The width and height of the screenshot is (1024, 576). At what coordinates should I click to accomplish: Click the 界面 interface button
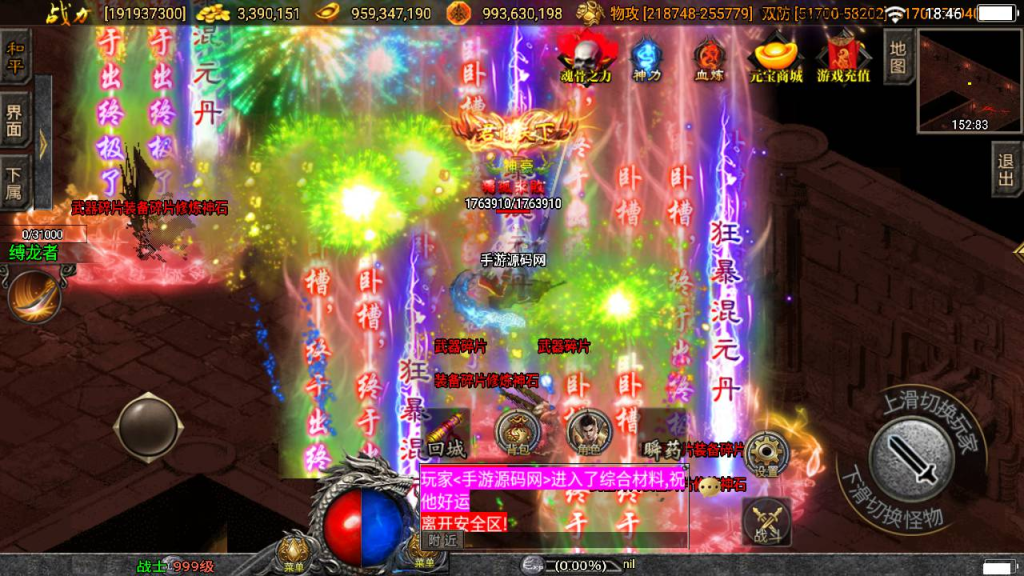click(x=16, y=120)
